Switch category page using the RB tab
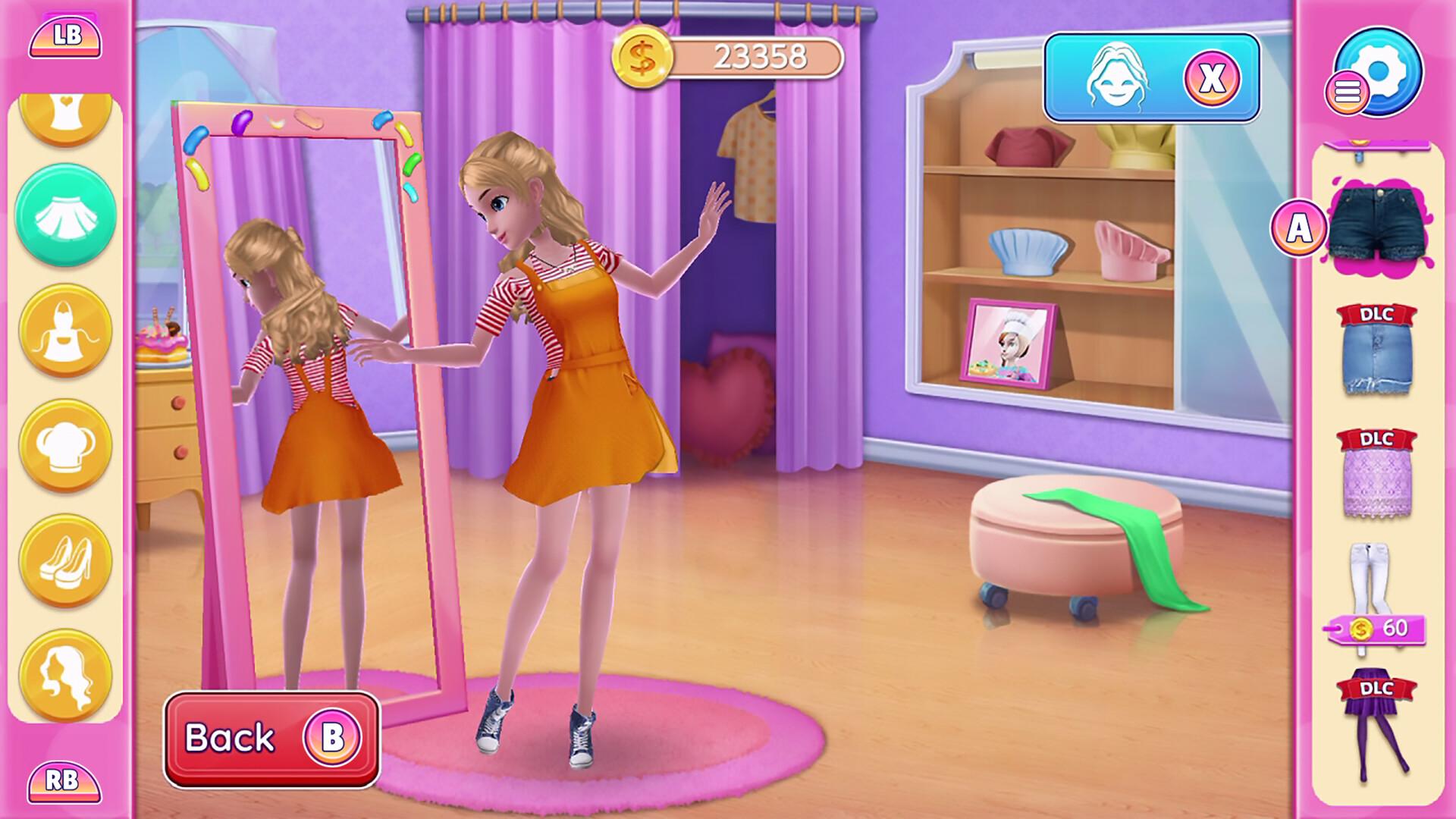The width and height of the screenshot is (1456, 819). 64,781
